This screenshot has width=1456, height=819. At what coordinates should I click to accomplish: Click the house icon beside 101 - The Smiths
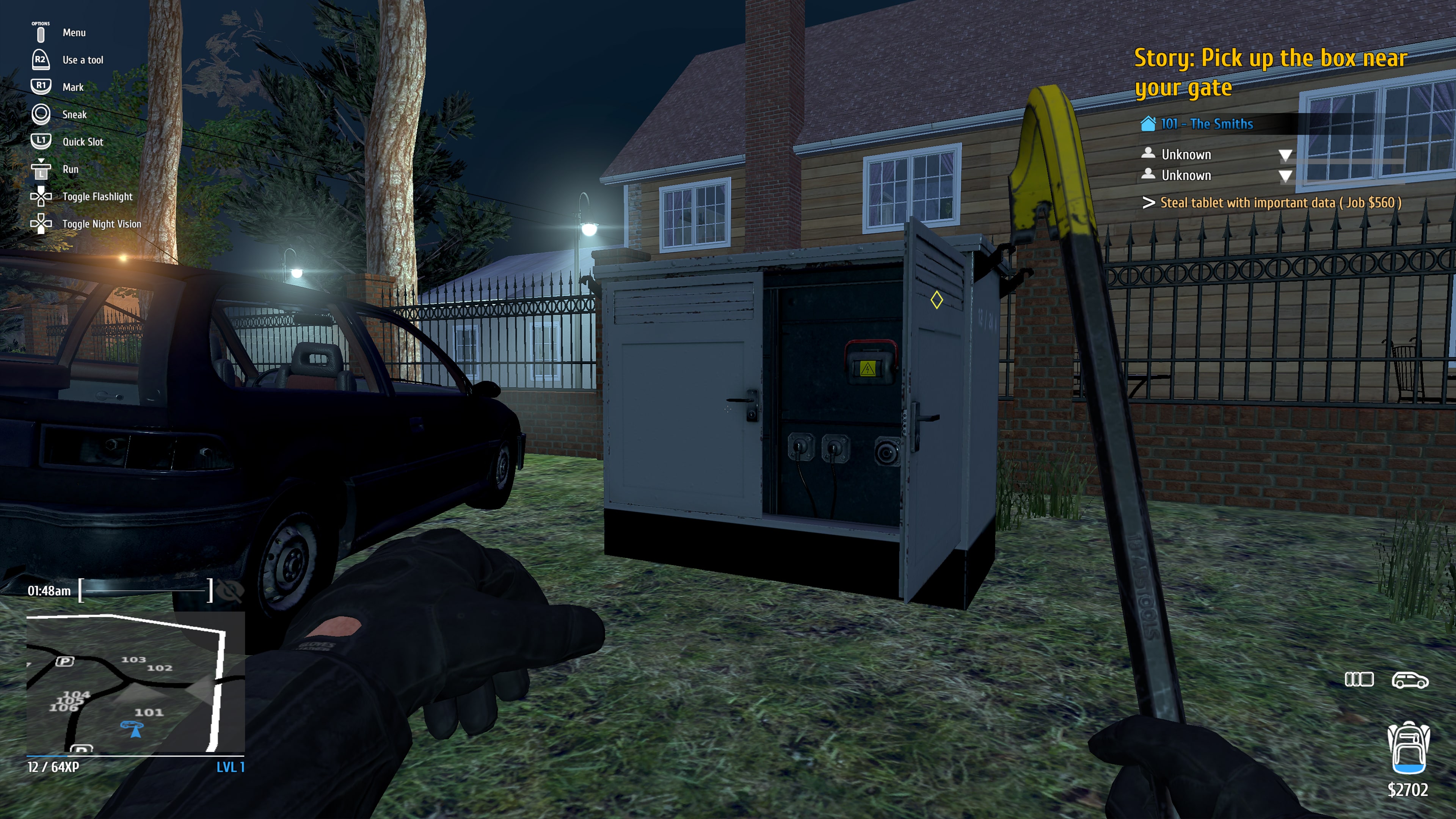click(x=1149, y=124)
